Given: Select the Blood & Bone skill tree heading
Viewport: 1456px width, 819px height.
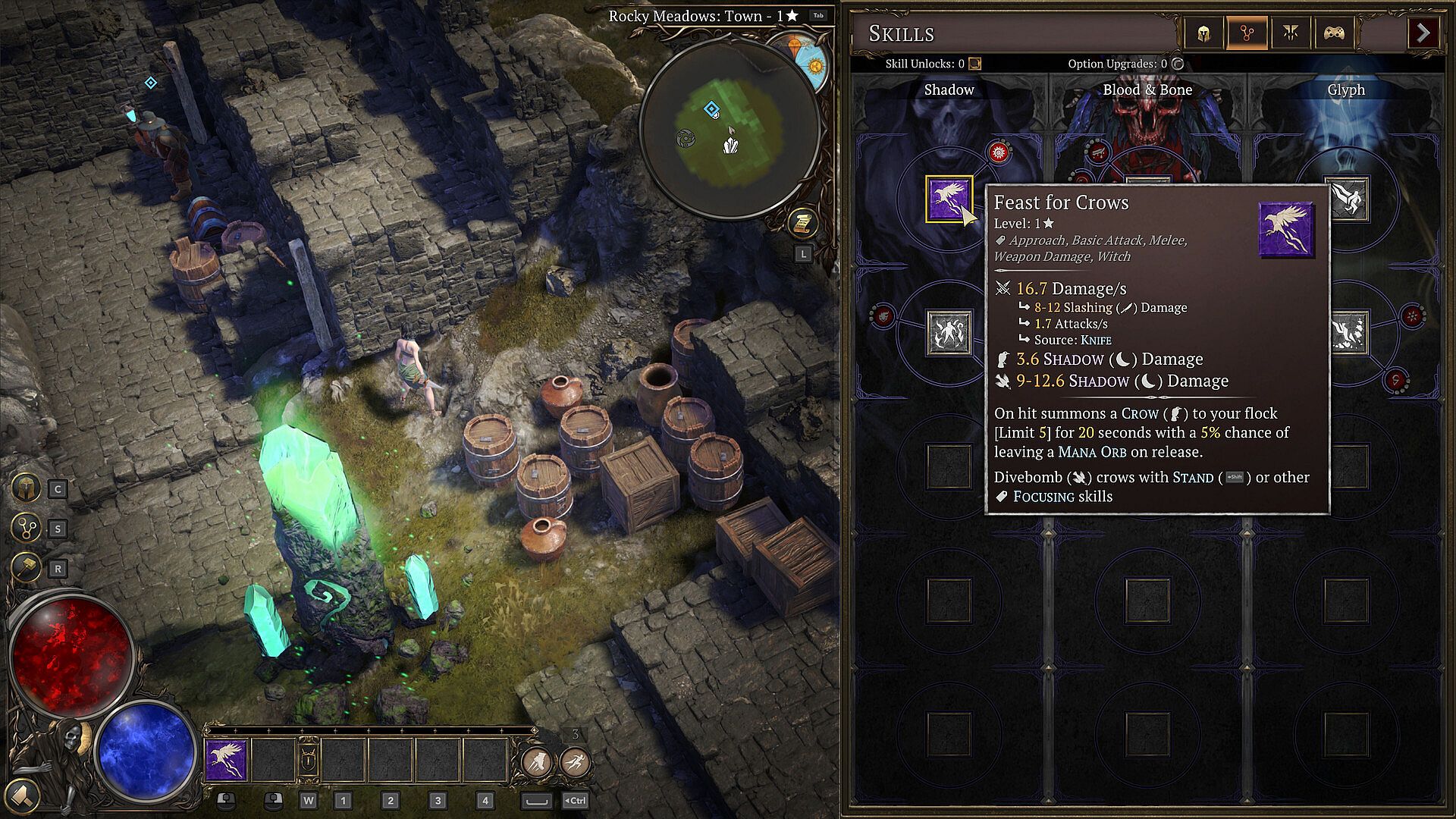Looking at the screenshot, I should click(x=1147, y=89).
